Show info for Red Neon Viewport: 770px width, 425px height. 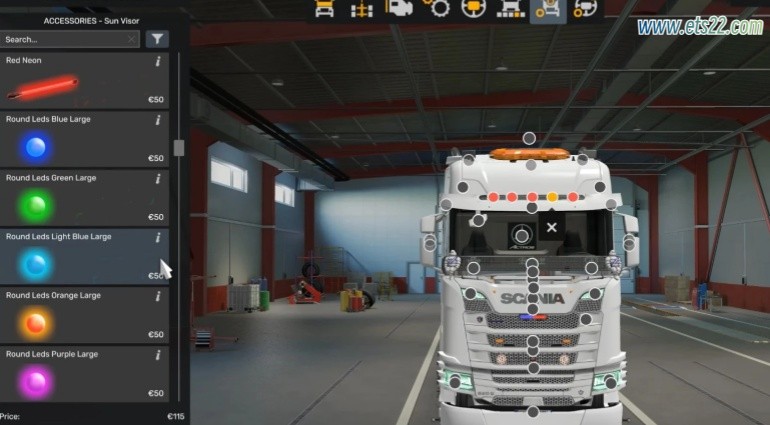pyautogui.click(x=158, y=61)
